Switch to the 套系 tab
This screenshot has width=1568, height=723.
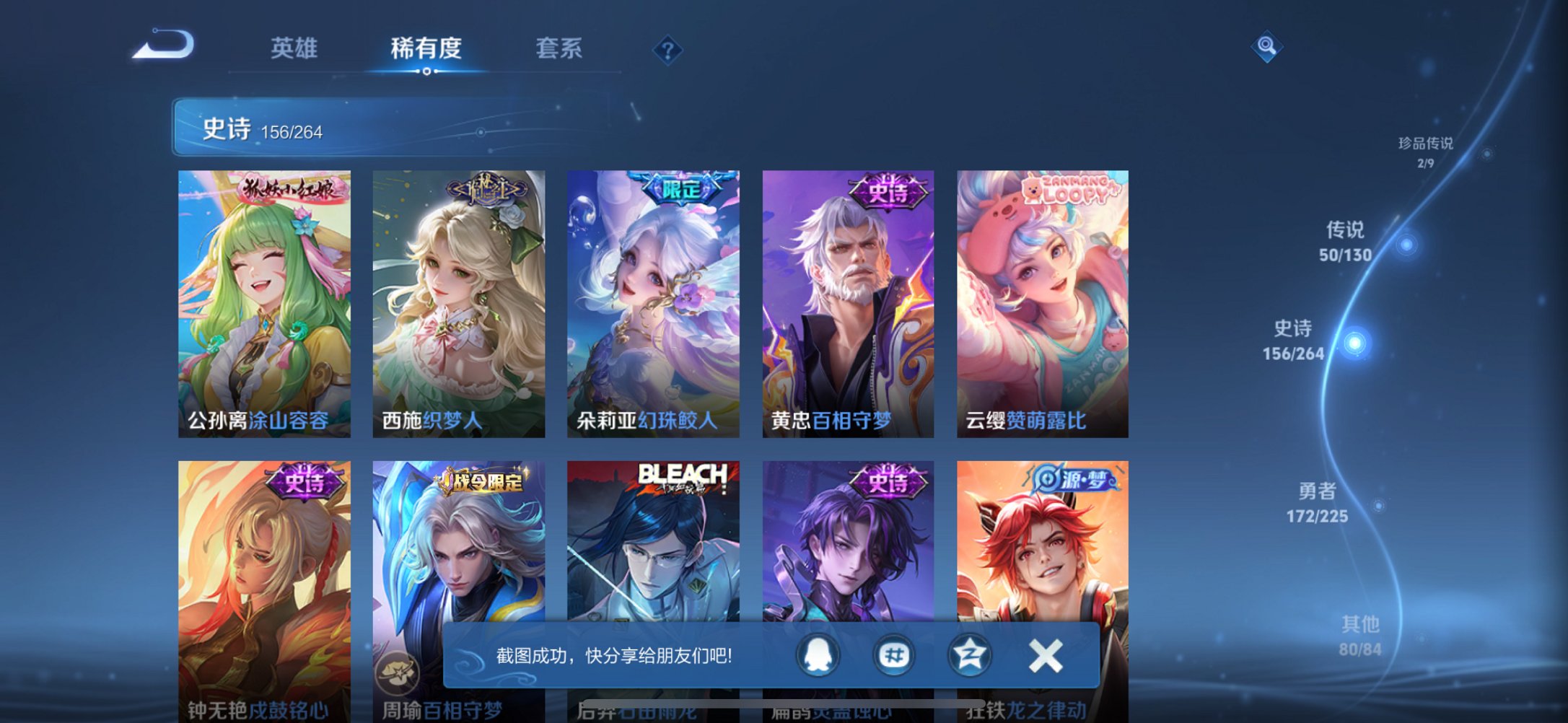557,49
